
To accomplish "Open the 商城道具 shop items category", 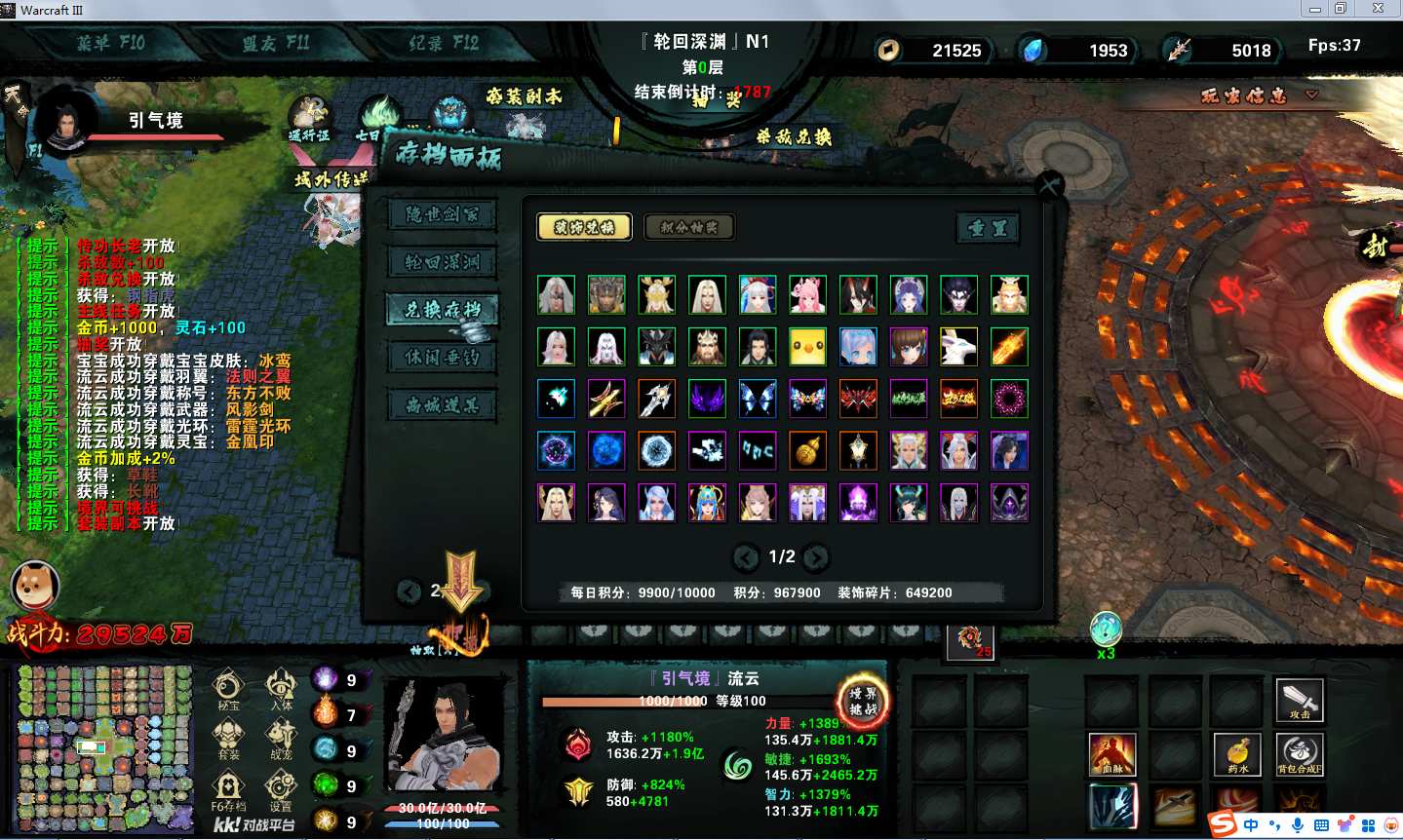I will (x=442, y=405).
